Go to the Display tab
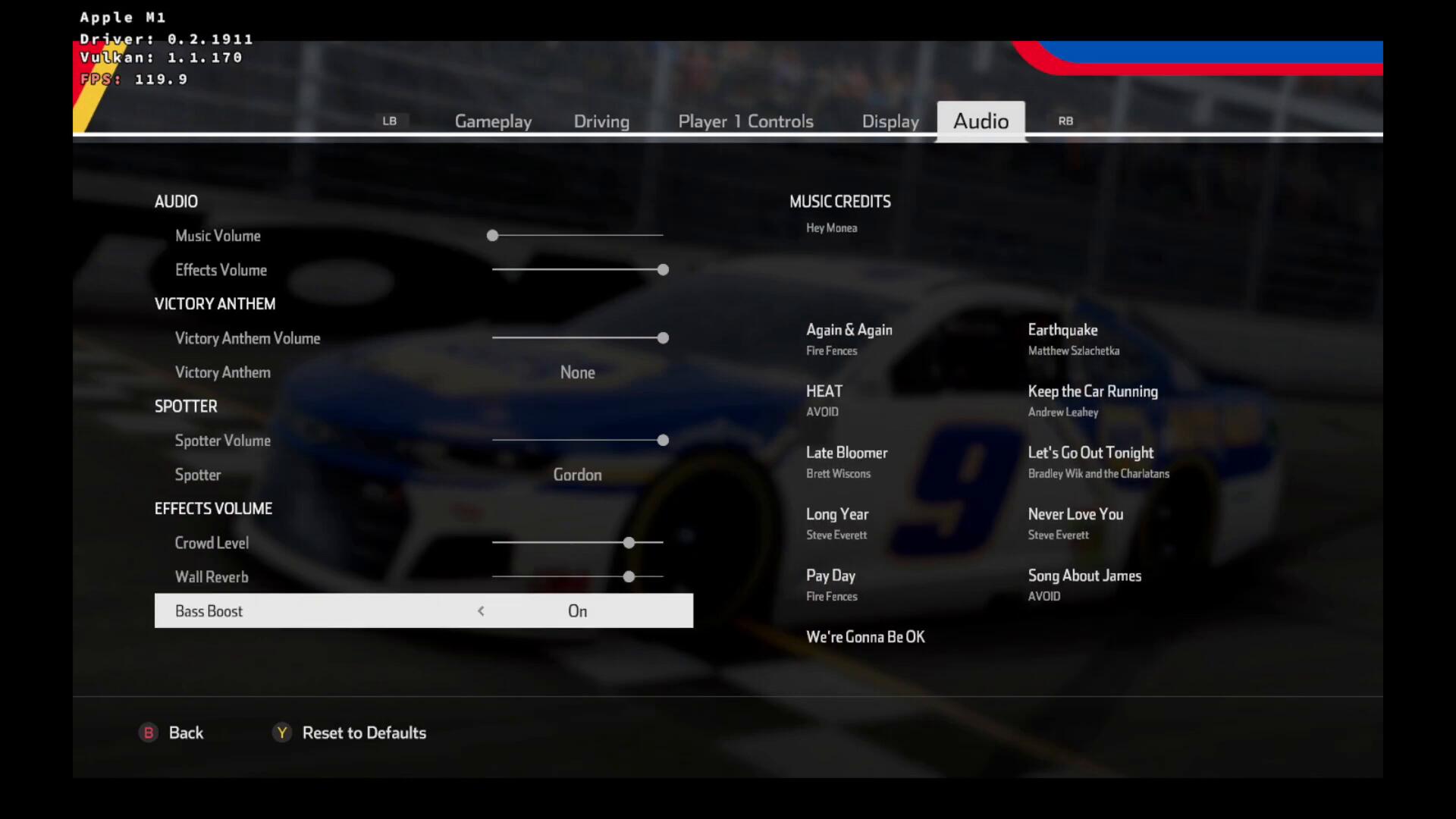 click(x=890, y=121)
